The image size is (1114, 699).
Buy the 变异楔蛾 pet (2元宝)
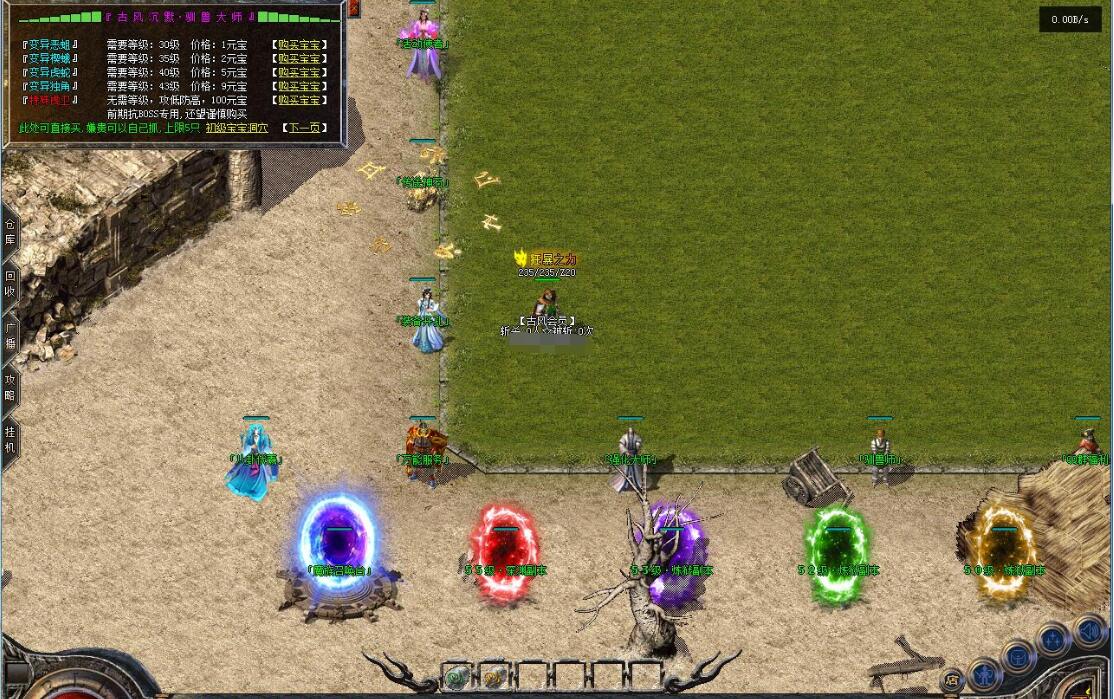click(x=299, y=59)
